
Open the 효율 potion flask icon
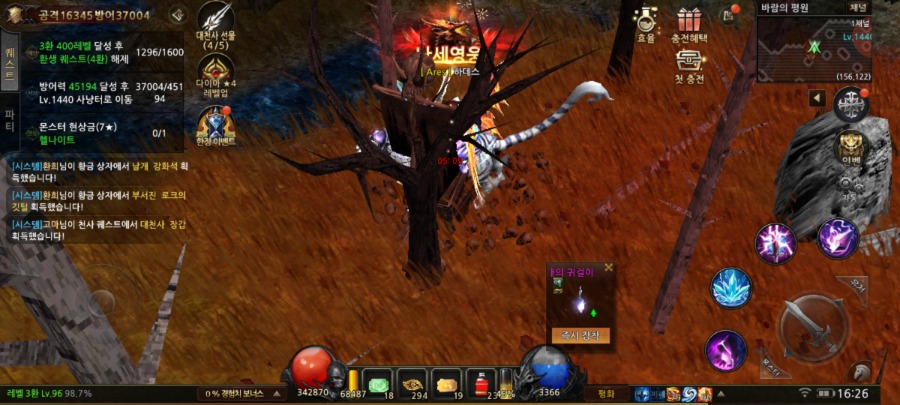pyautogui.click(x=646, y=23)
